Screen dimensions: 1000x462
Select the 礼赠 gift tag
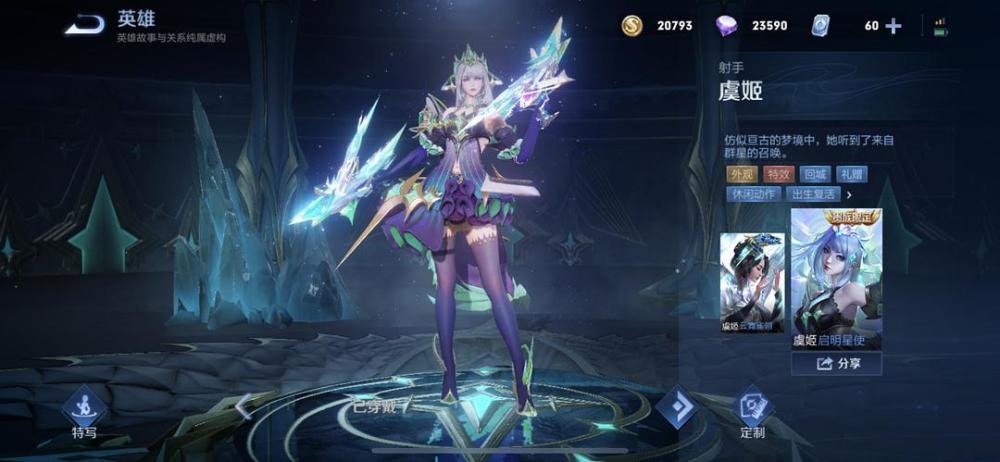tap(852, 174)
